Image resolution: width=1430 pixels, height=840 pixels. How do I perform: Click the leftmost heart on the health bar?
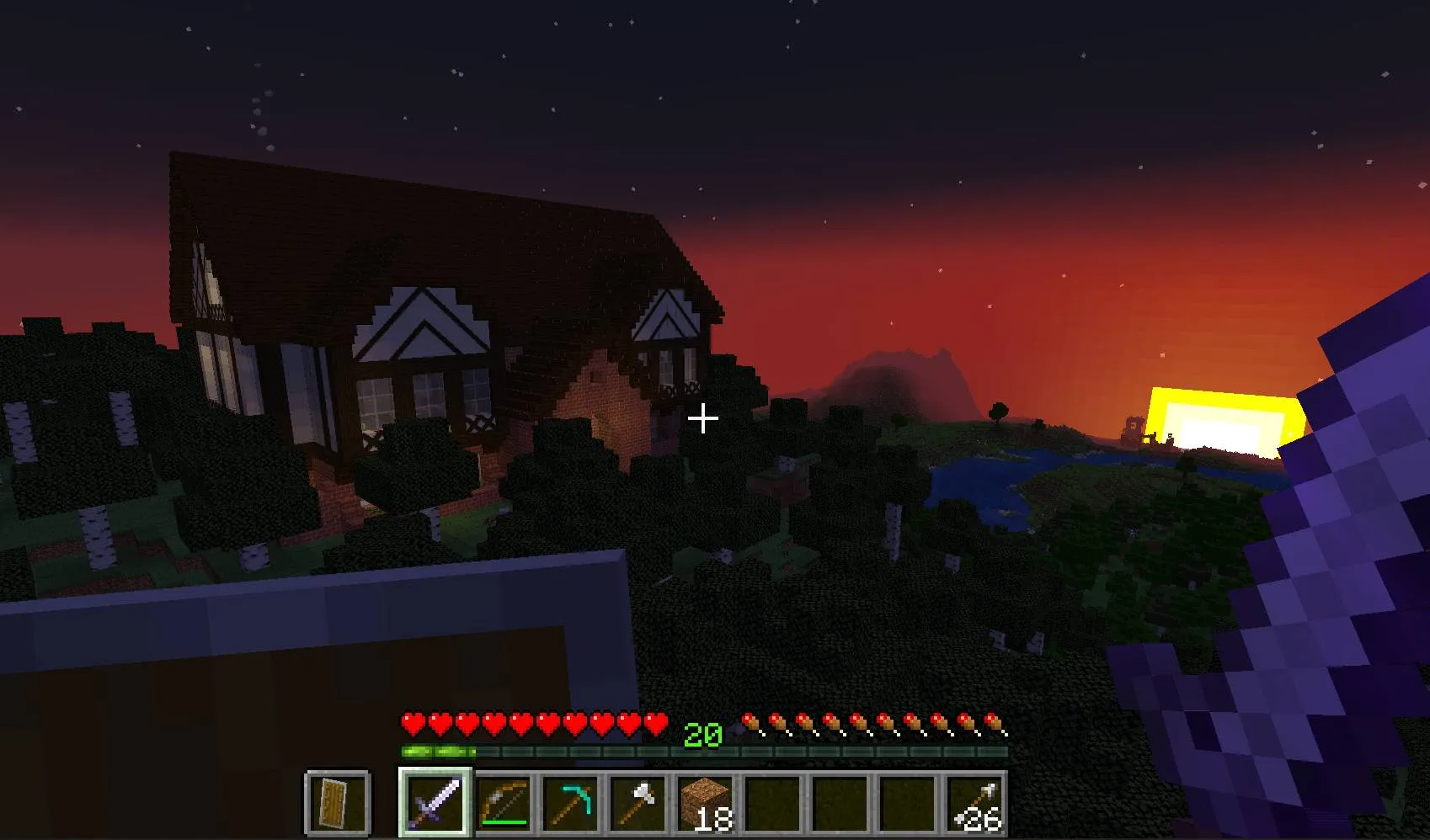(x=413, y=722)
